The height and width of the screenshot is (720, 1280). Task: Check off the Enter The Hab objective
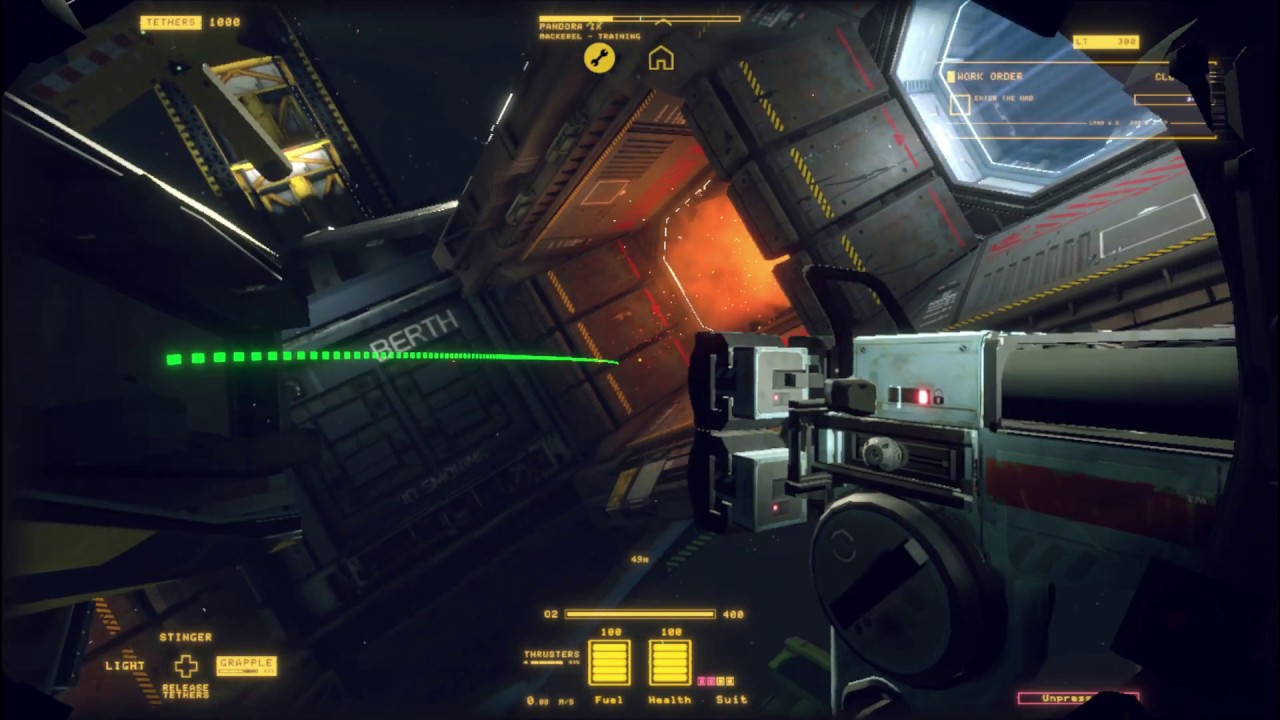(x=1002, y=97)
